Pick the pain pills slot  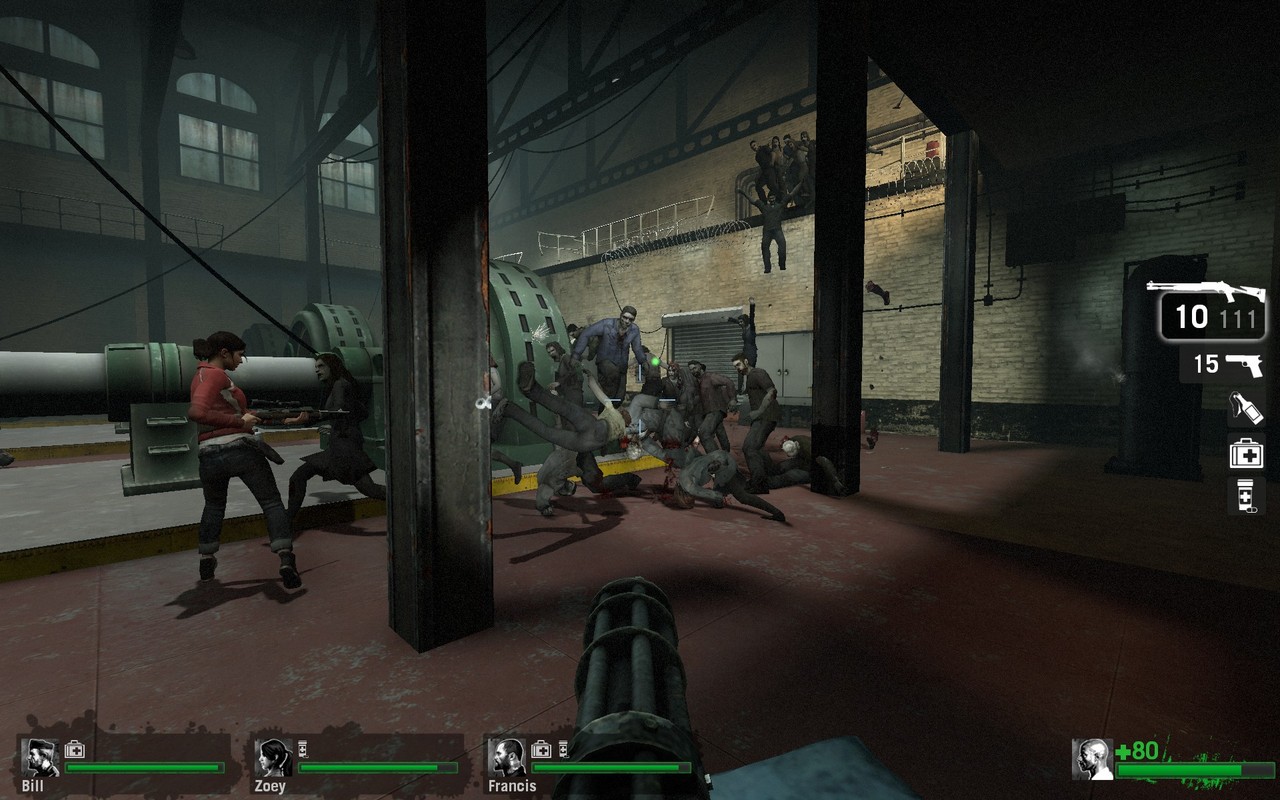click(x=1247, y=496)
